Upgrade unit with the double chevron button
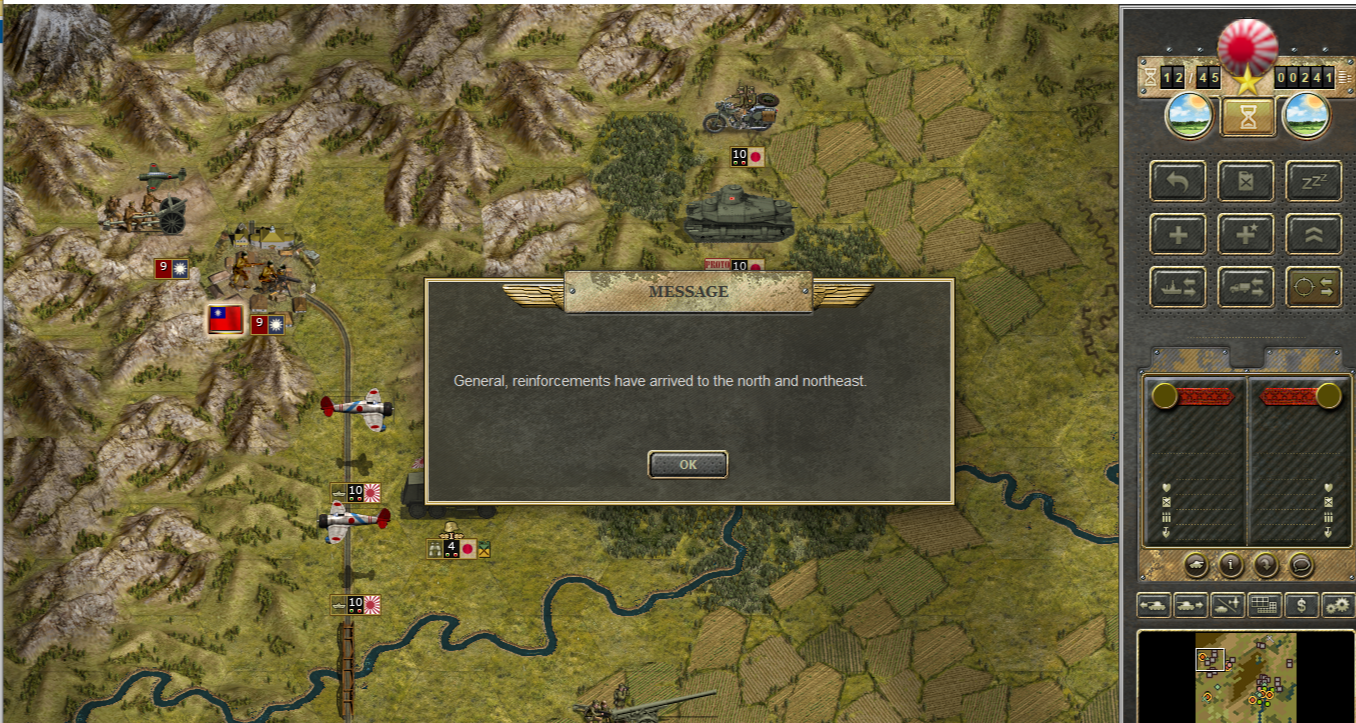This screenshot has height=723, width=1356. (x=1312, y=234)
